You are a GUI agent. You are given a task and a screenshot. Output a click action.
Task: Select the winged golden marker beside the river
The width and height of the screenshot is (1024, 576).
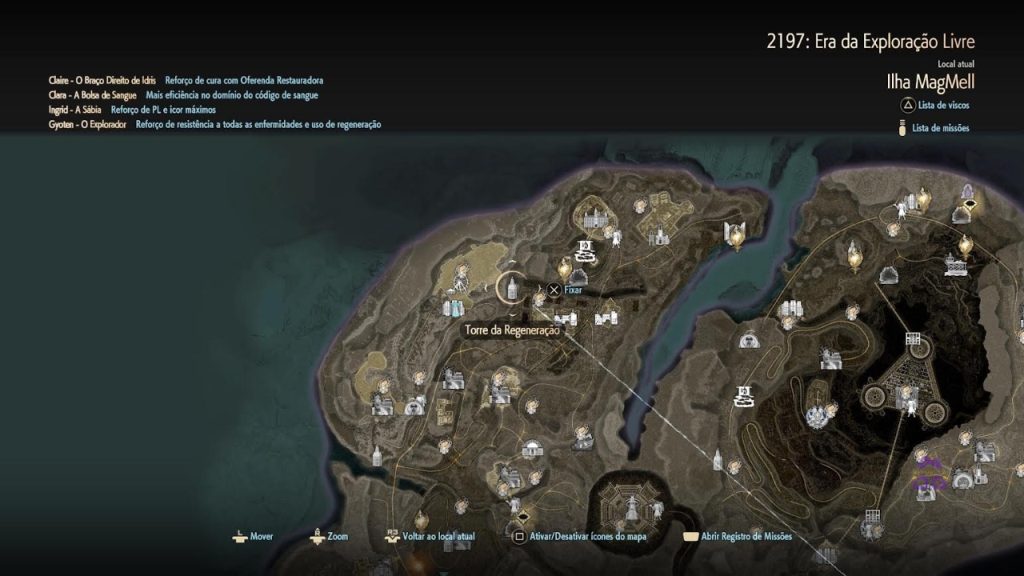[736, 235]
